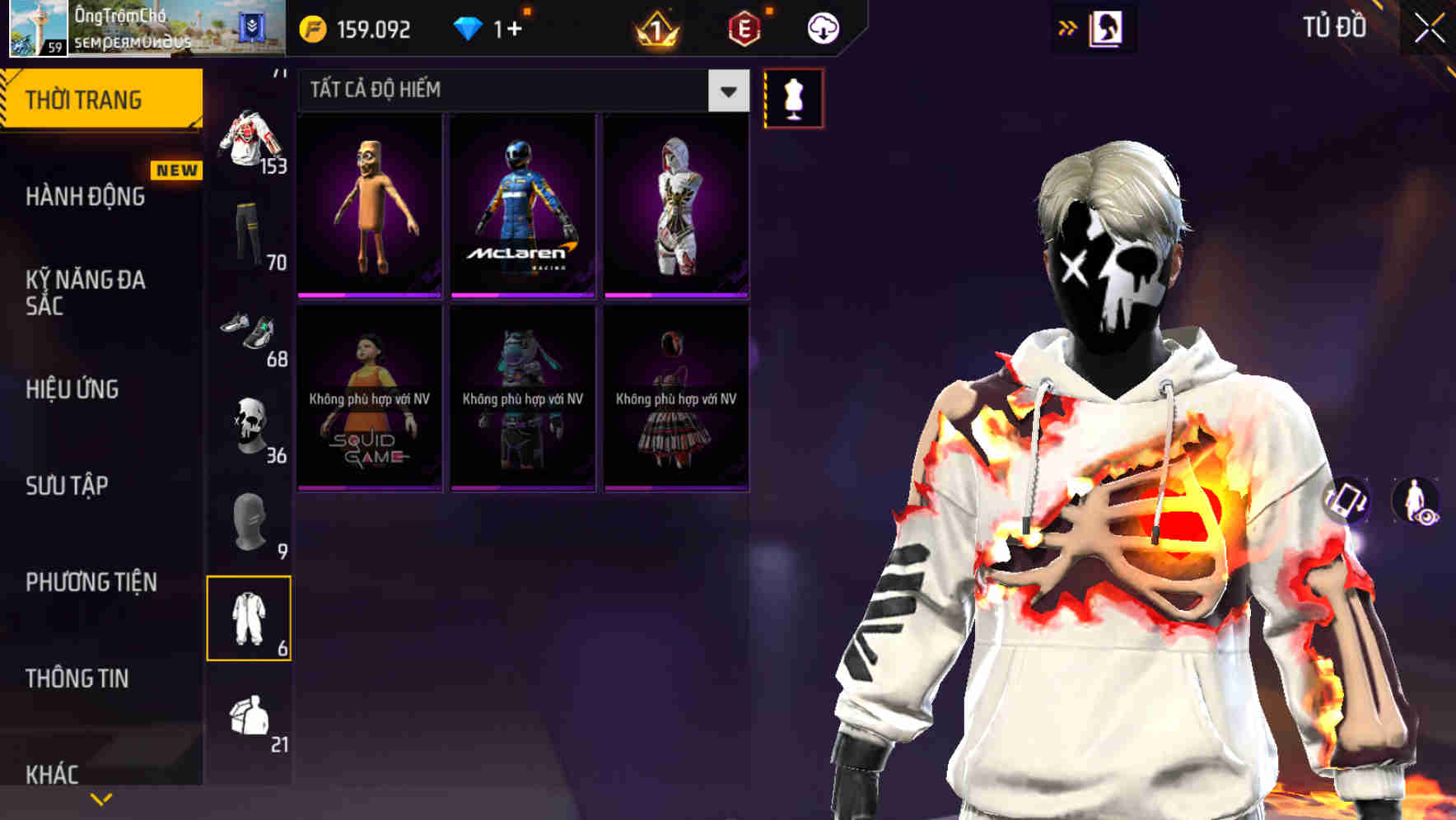Collapse the panel using the double-arrow control
Viewport: 1456px width, 820px height.
point(1068,27)
